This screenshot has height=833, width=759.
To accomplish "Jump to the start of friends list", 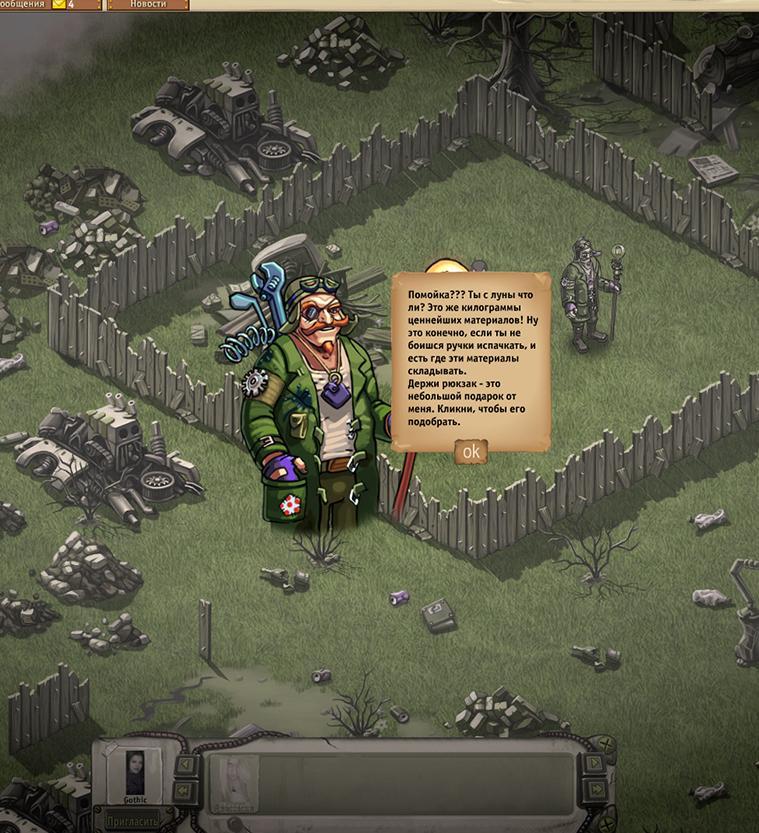I will (x=184, y=790).
